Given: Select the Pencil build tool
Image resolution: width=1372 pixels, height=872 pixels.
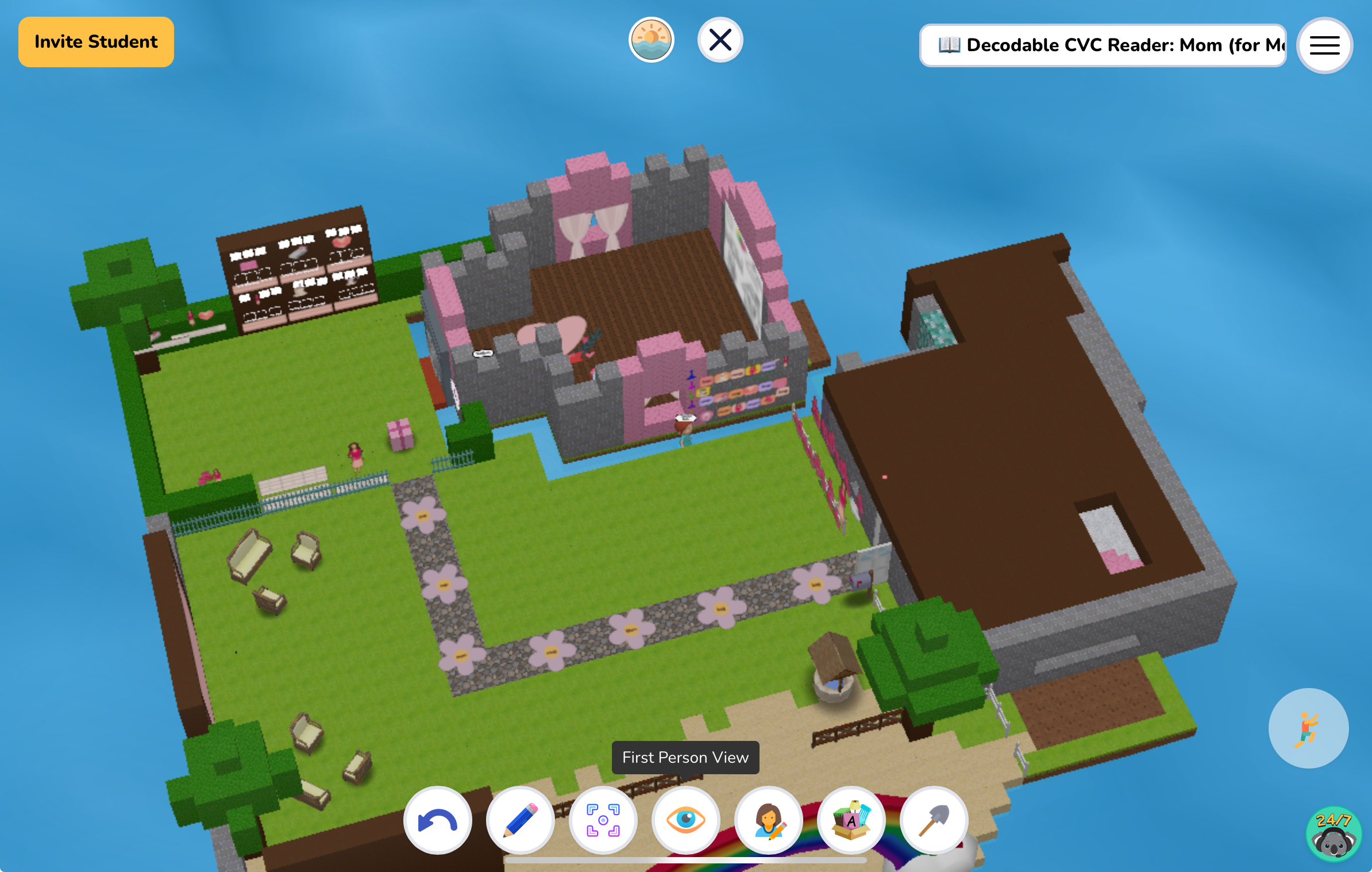Looking at the screenshot, I should (521, 820).
